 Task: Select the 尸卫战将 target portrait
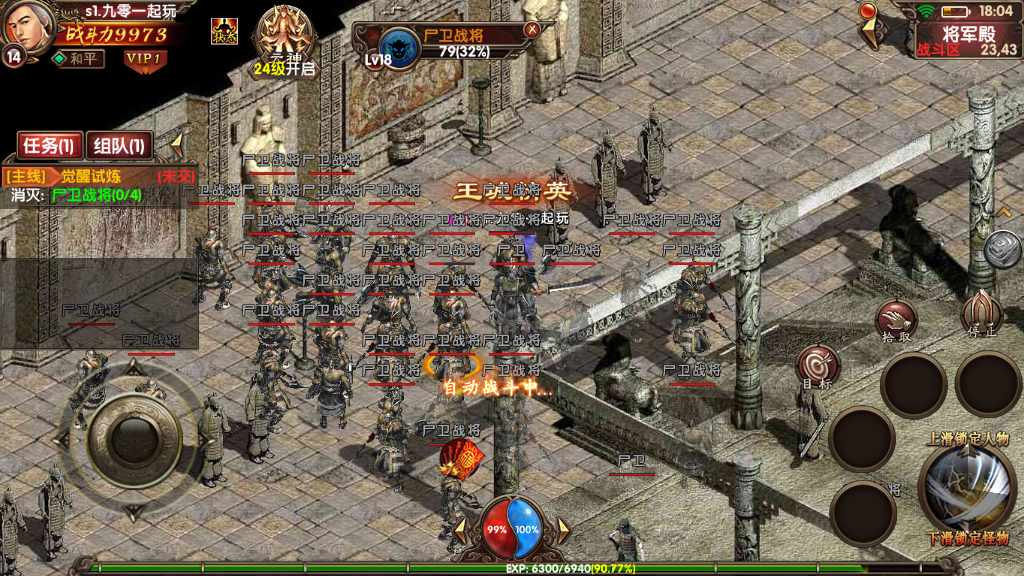pos(401,44)
